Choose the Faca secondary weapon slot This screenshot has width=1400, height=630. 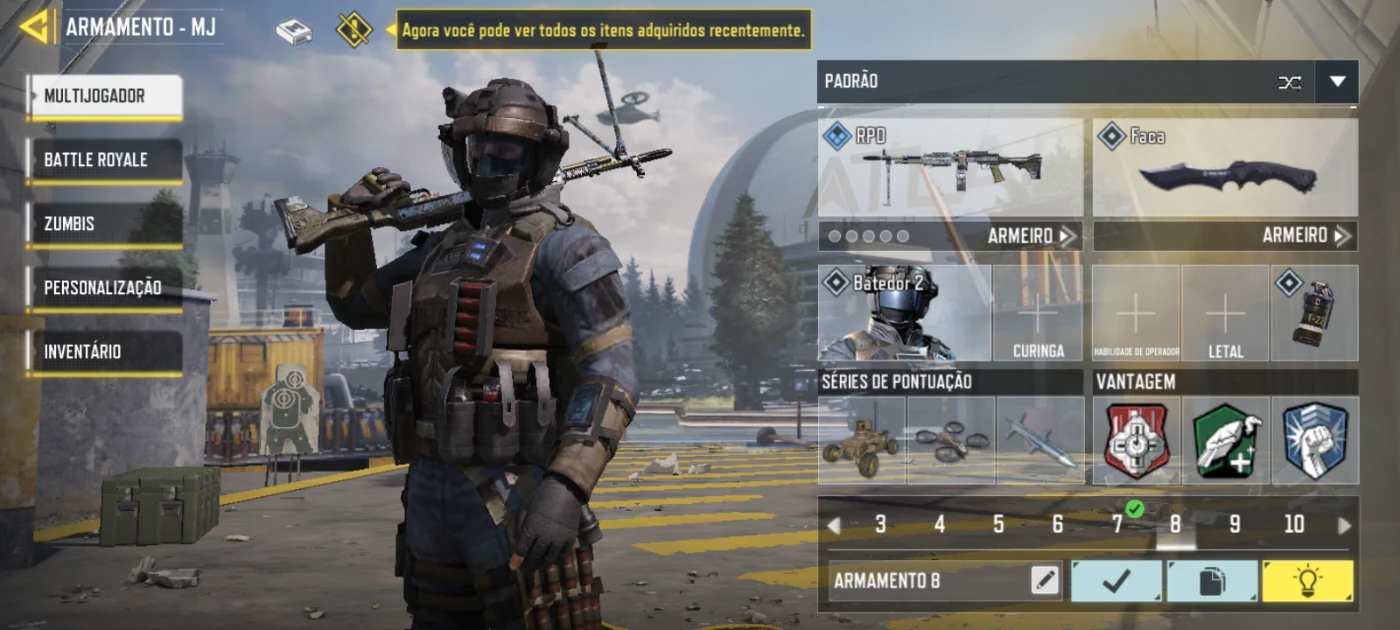coord(1225,168)
